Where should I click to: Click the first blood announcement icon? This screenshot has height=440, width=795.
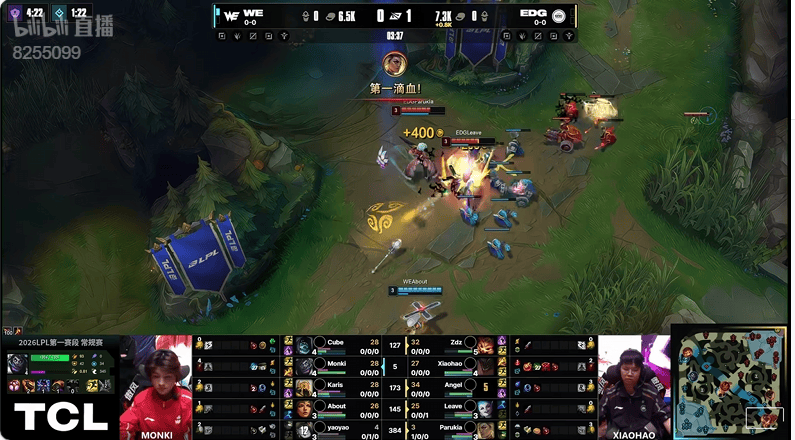(x=394, y=66)
